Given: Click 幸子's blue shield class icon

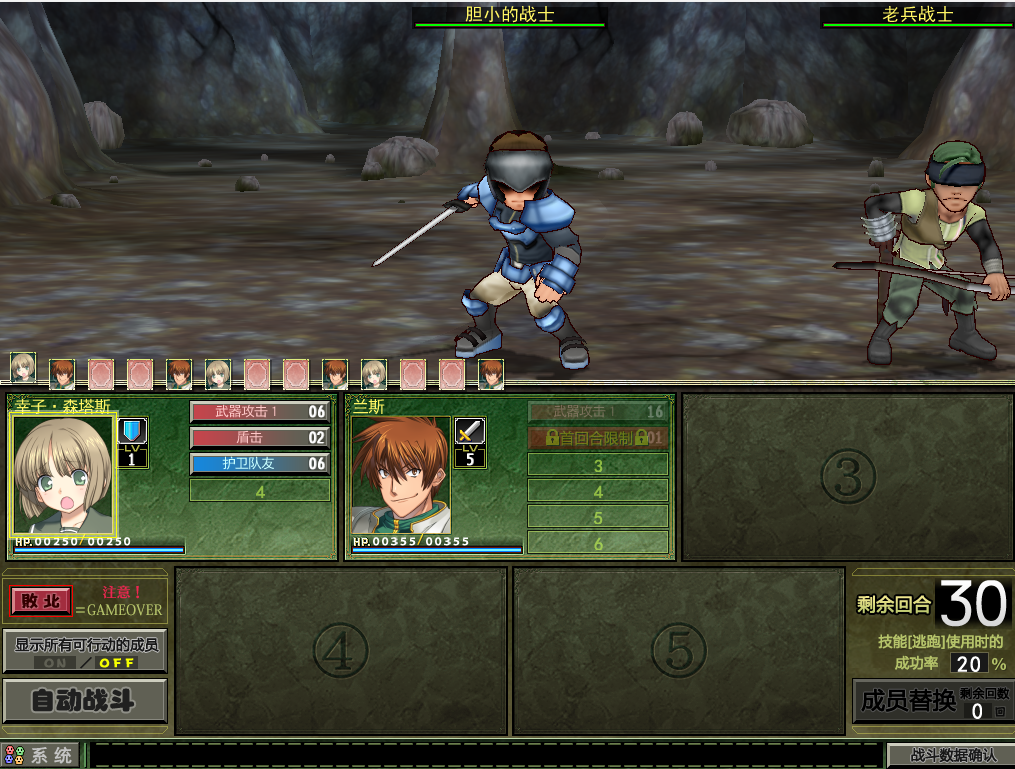Looking at the screenshot, I should click(x=132, y=431).
